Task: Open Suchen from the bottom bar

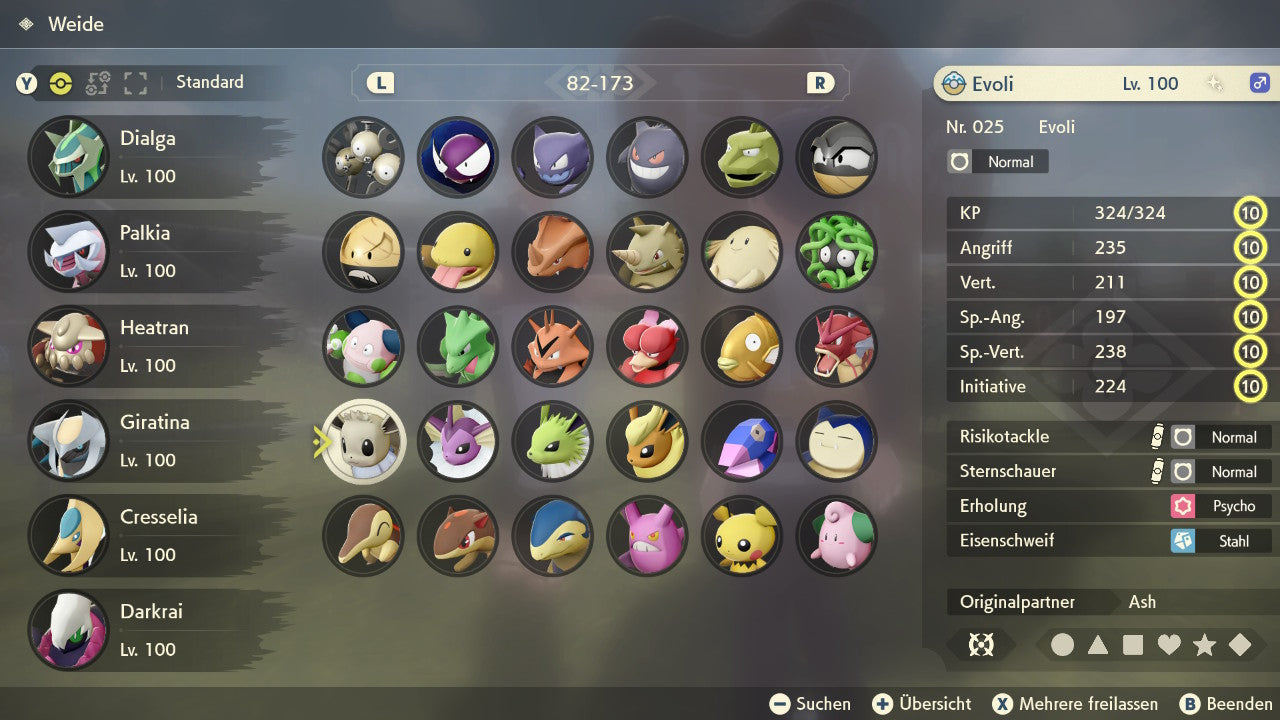Action: (811, 703)
